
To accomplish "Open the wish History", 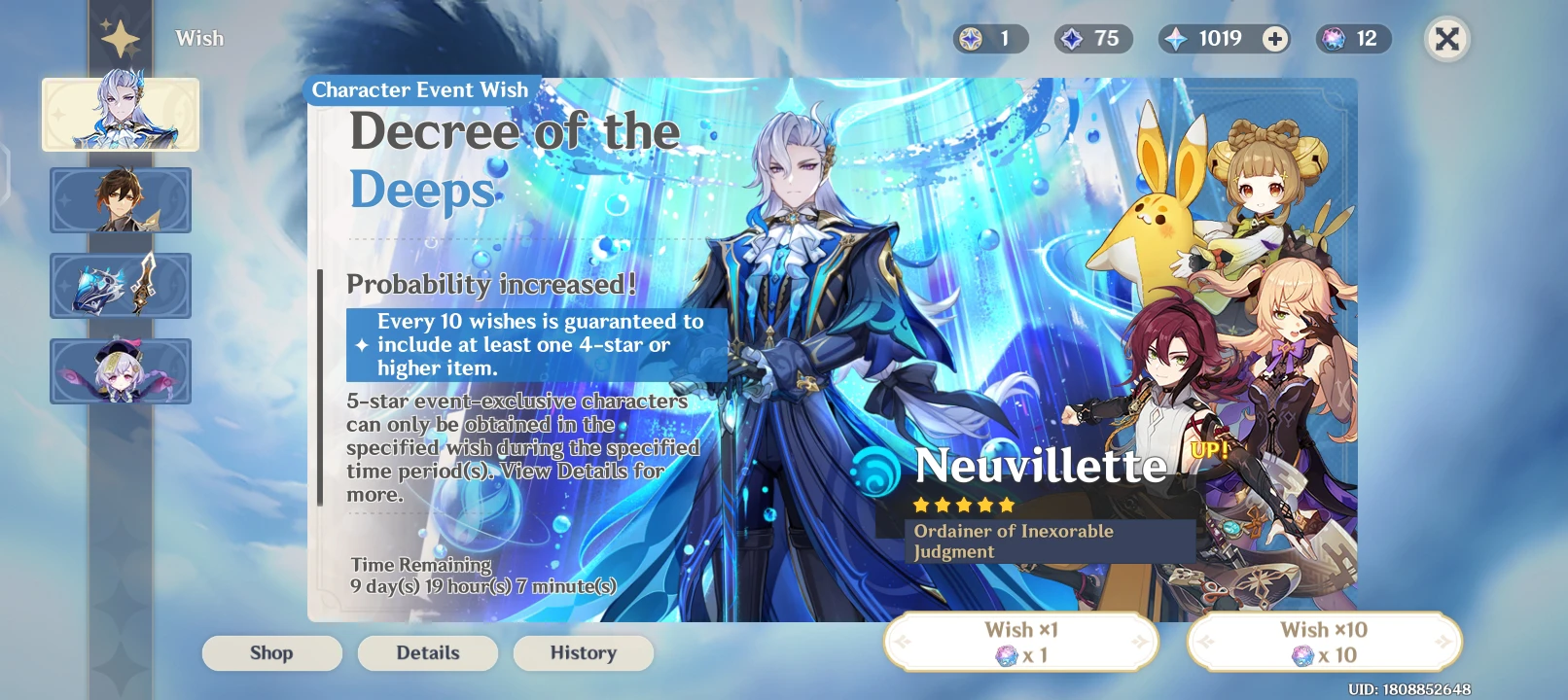I will pos(583,652).
